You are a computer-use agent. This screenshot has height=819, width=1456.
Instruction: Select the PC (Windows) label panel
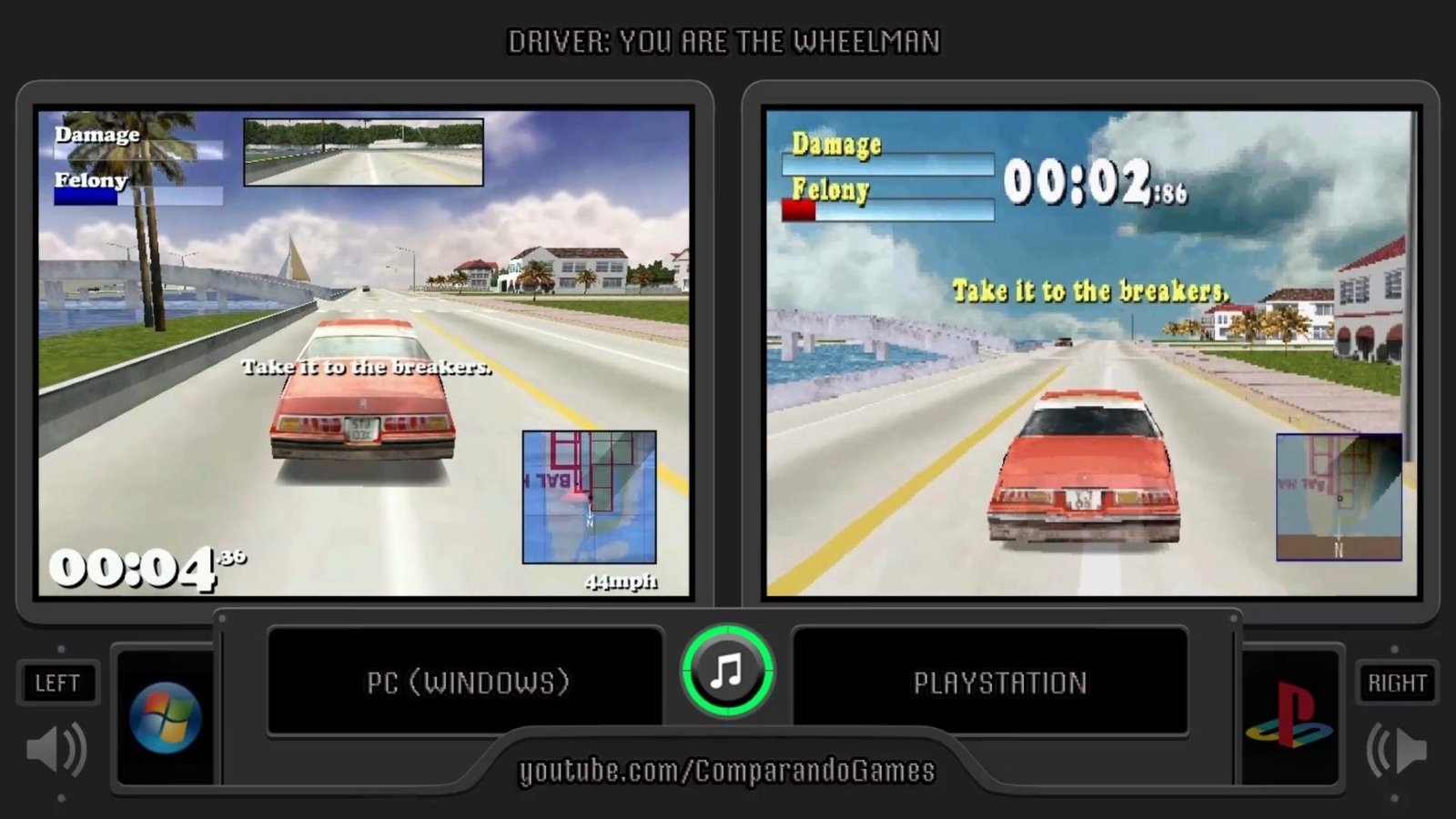[x=467, y=682]
